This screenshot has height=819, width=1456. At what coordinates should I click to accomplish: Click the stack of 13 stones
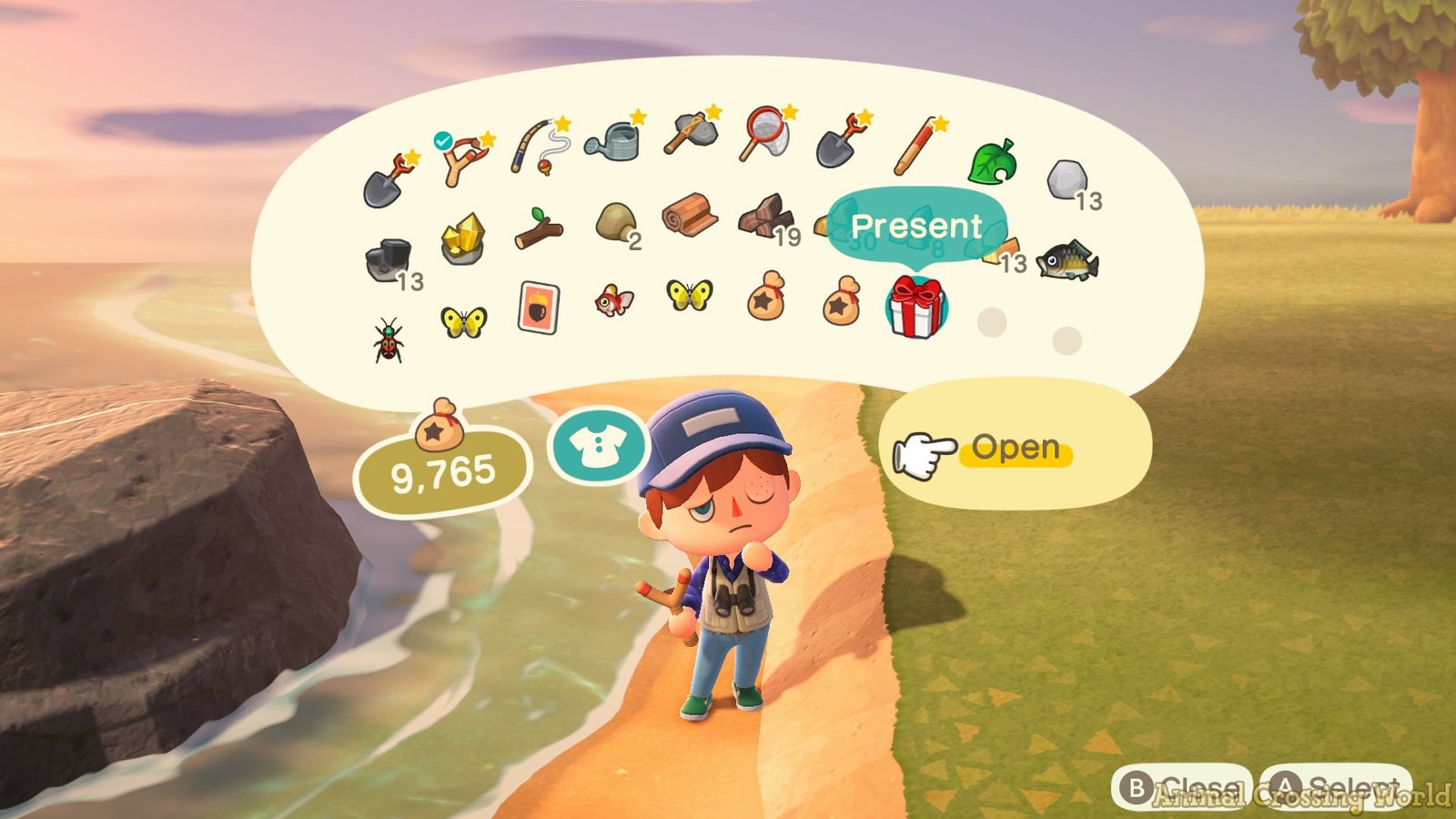tap(1067, 181)
